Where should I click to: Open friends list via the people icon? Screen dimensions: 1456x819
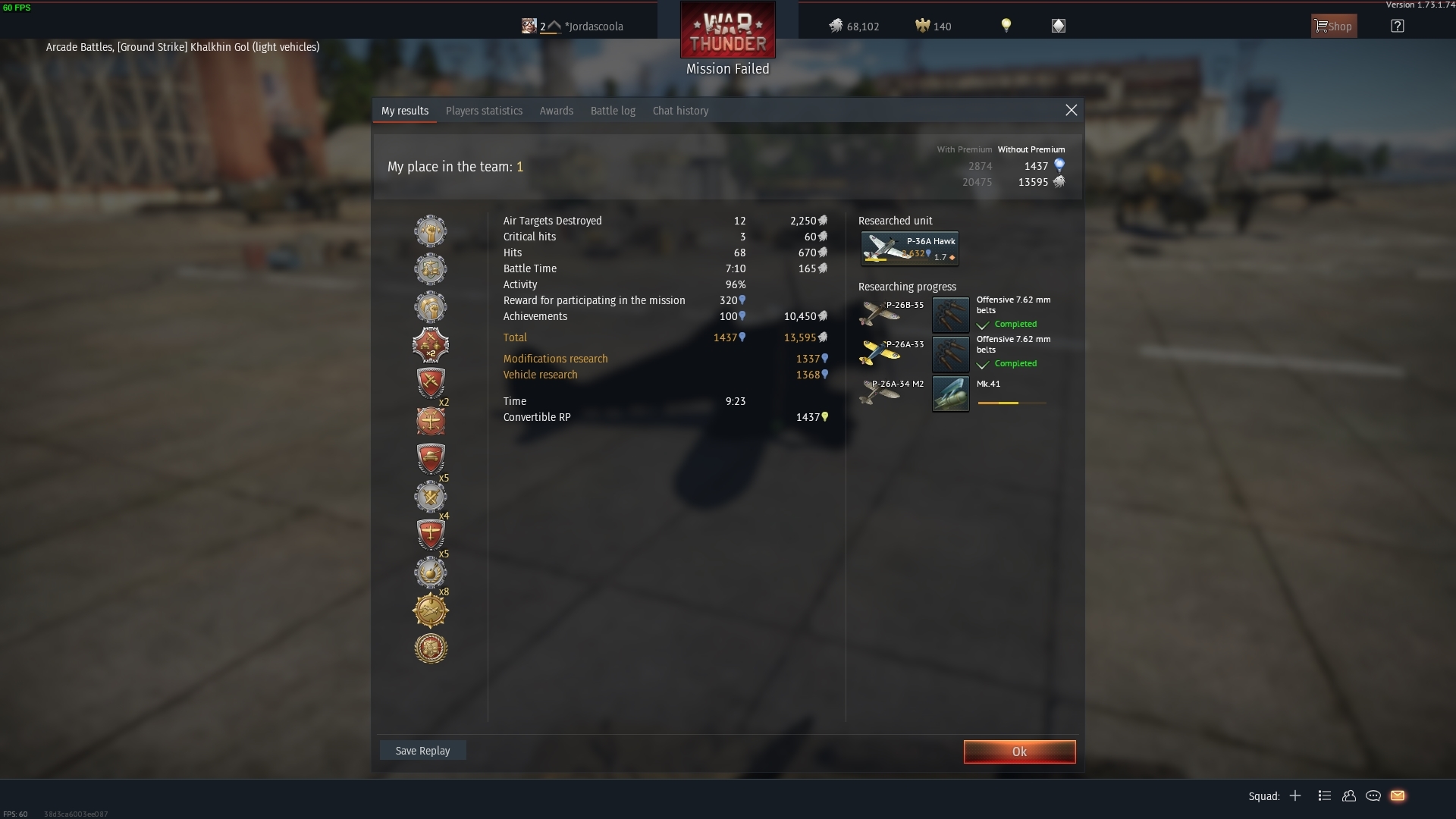1349,796
